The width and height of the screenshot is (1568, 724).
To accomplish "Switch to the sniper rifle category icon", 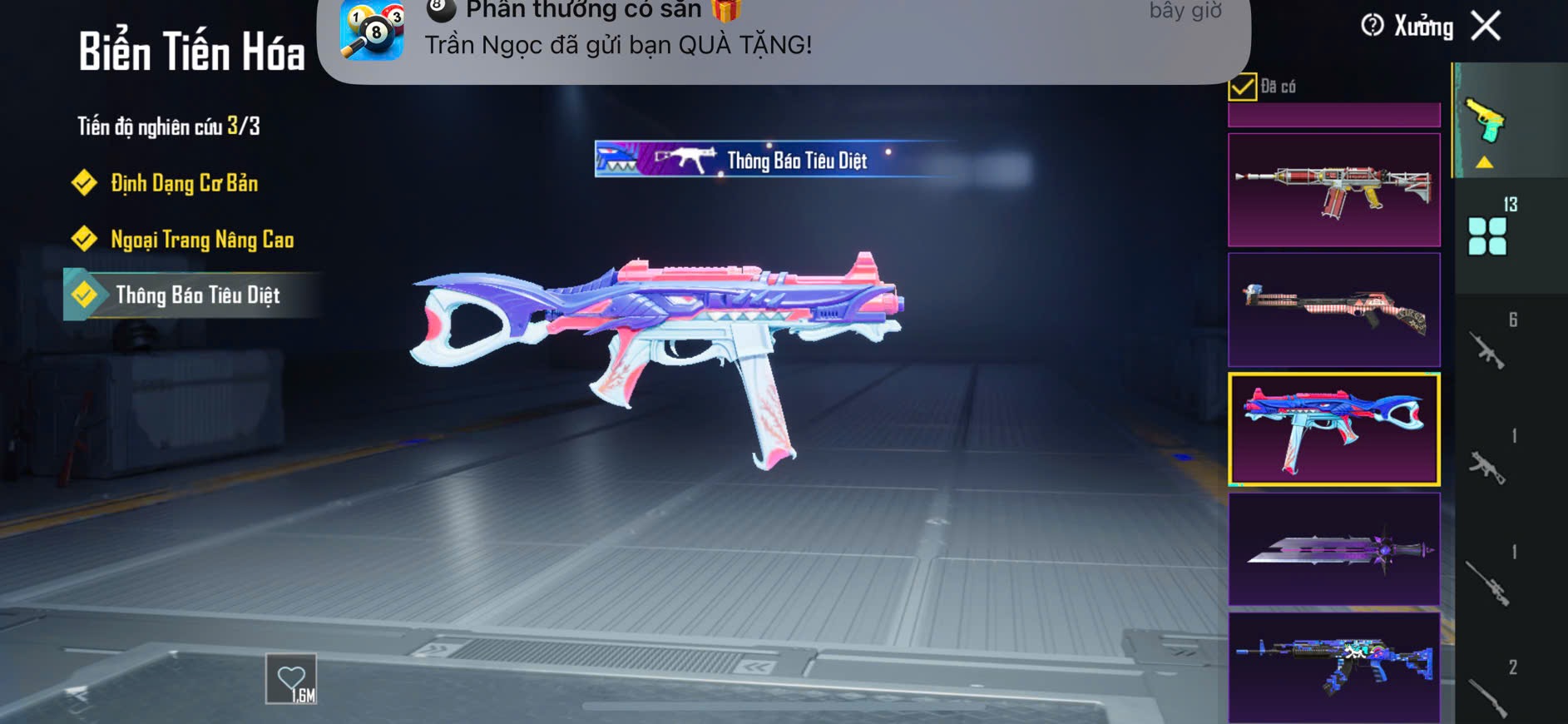I will point(1488,583).
